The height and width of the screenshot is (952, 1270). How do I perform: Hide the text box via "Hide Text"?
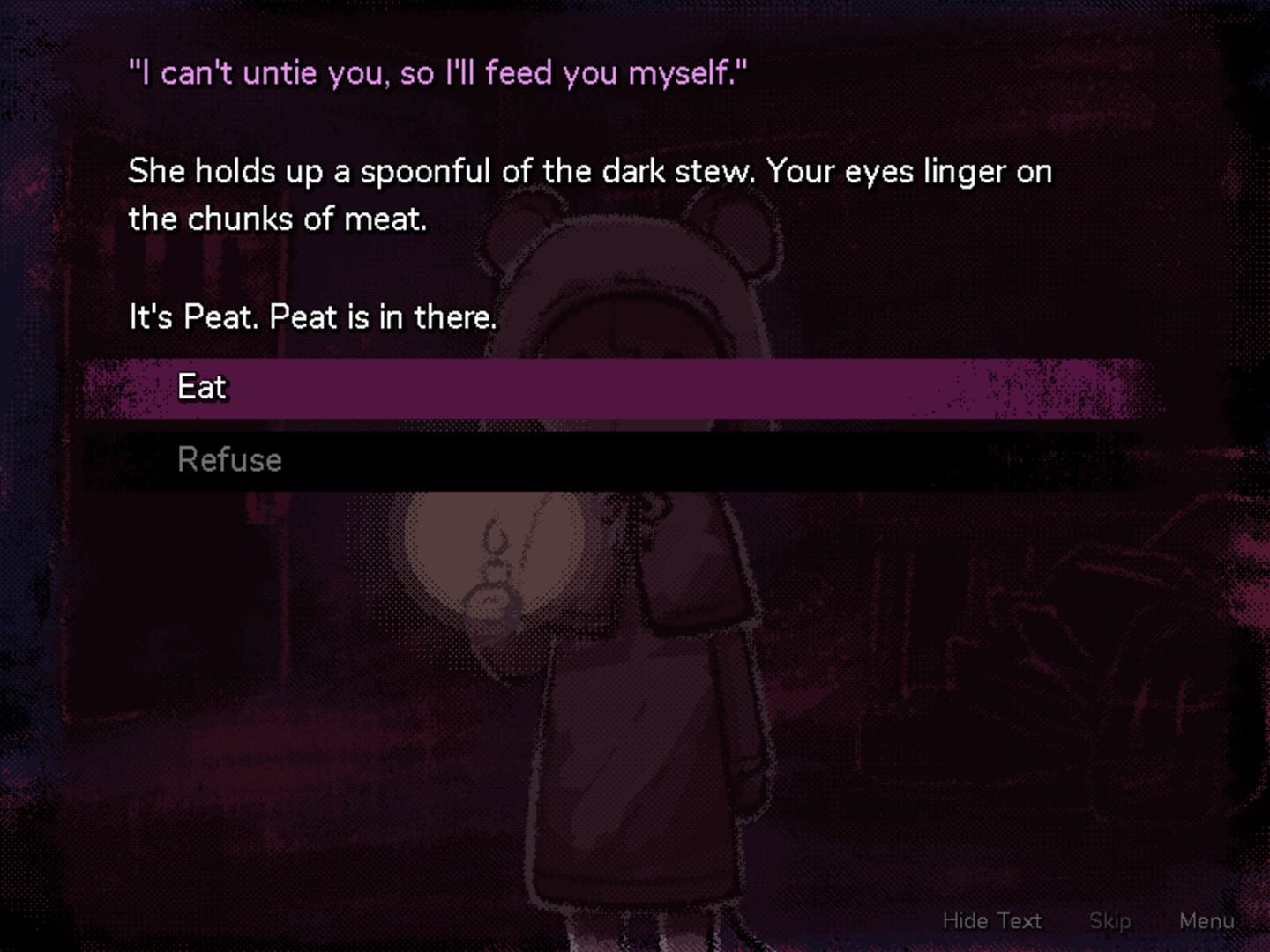[x=990, y=920]
